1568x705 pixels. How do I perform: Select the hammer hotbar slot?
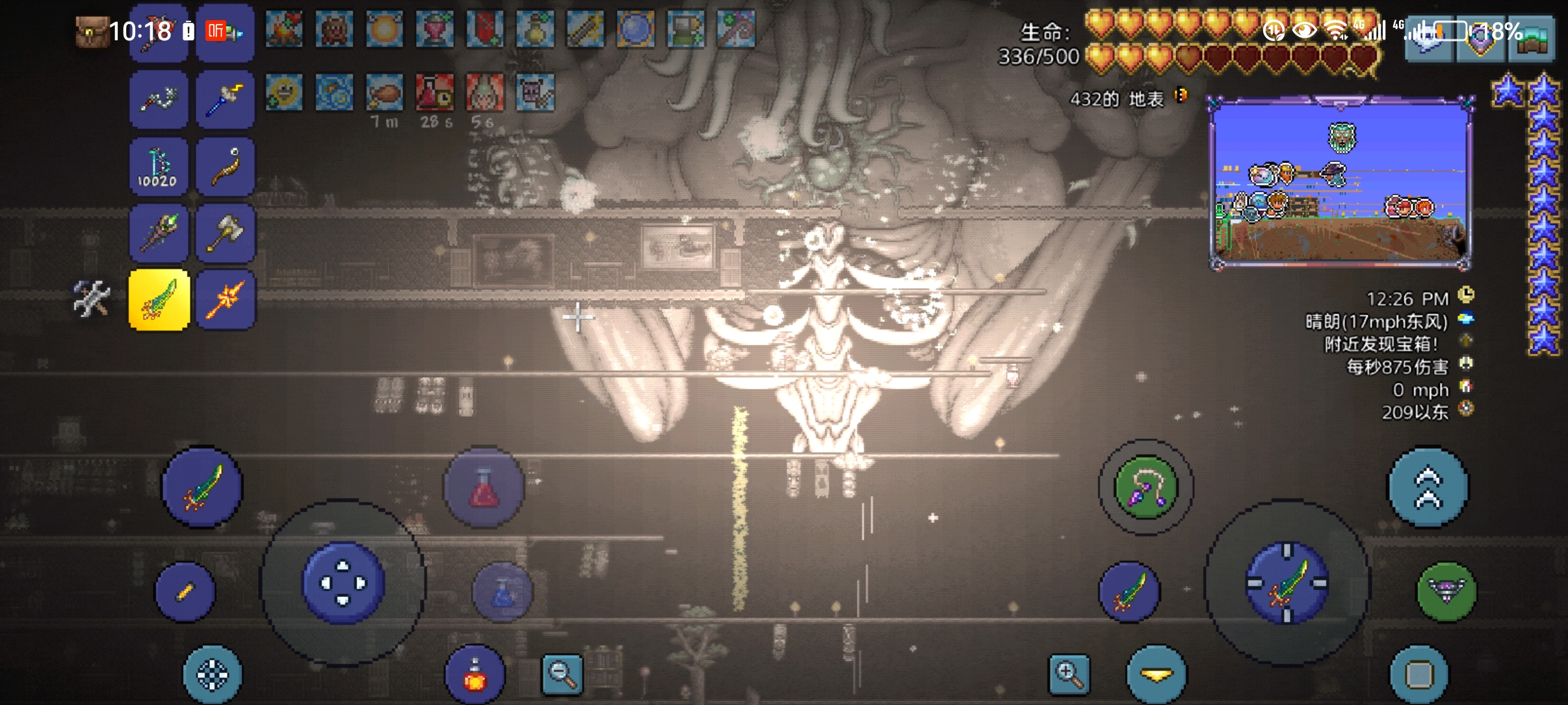coord(225,232)
